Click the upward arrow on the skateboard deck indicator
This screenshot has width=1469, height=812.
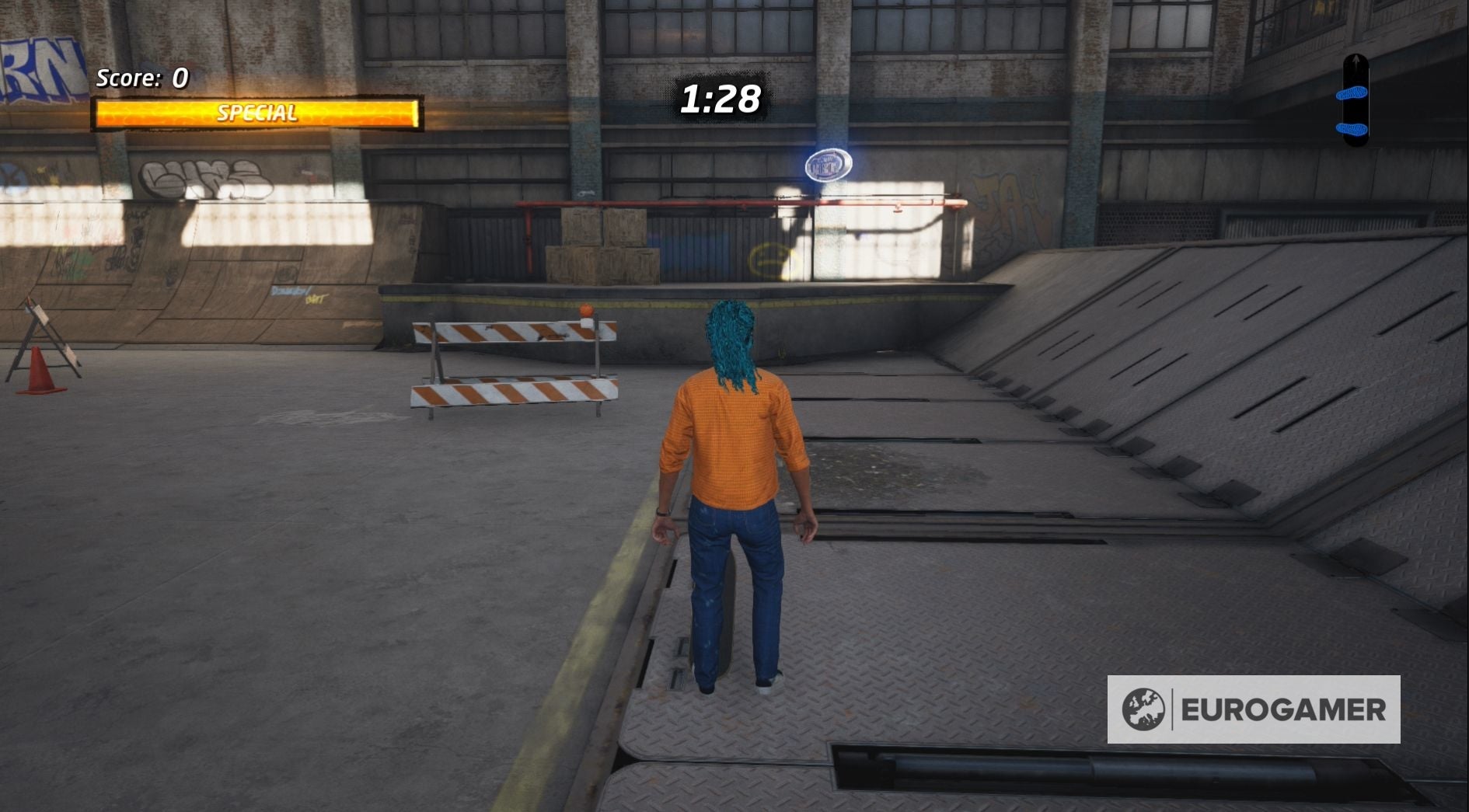click(1355, 61)
